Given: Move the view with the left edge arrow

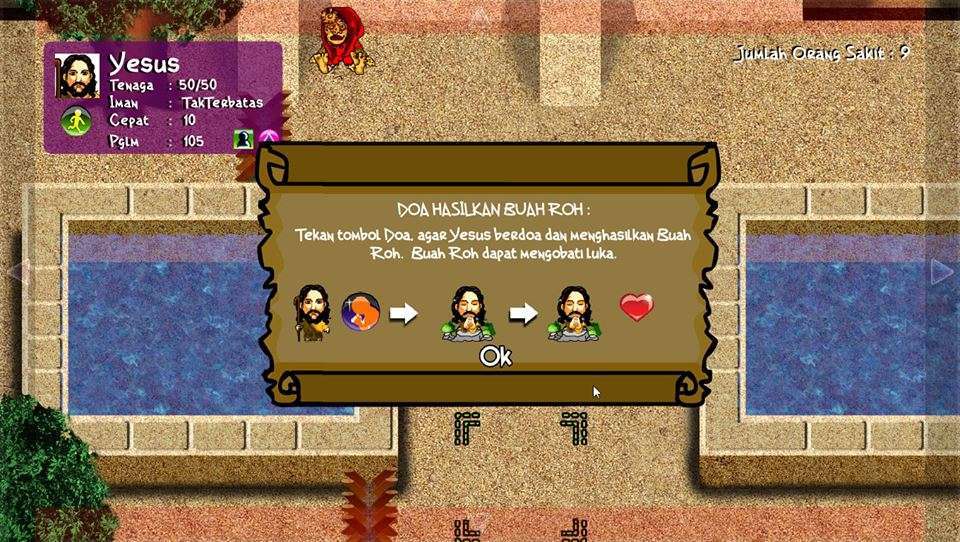Looking at the screenshot, I should click(x=17, y=271).
